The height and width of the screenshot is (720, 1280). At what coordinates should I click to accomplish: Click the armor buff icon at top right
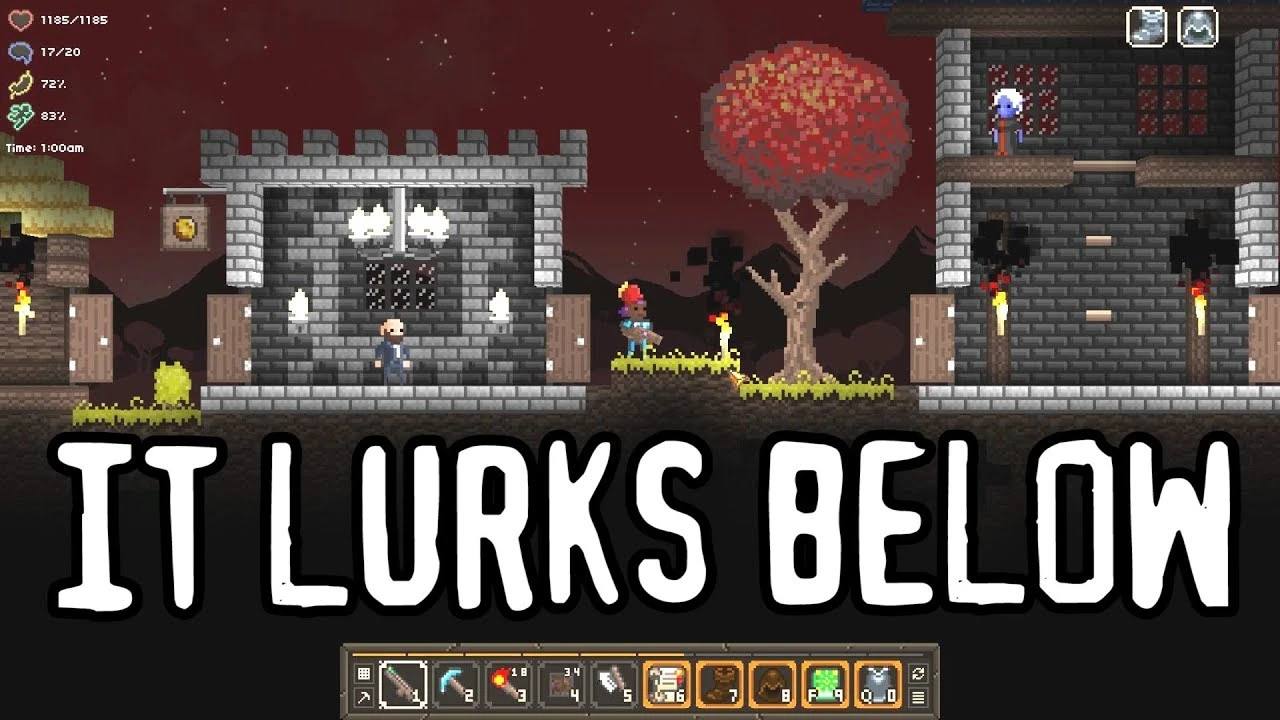click(x=1195, y=26)
